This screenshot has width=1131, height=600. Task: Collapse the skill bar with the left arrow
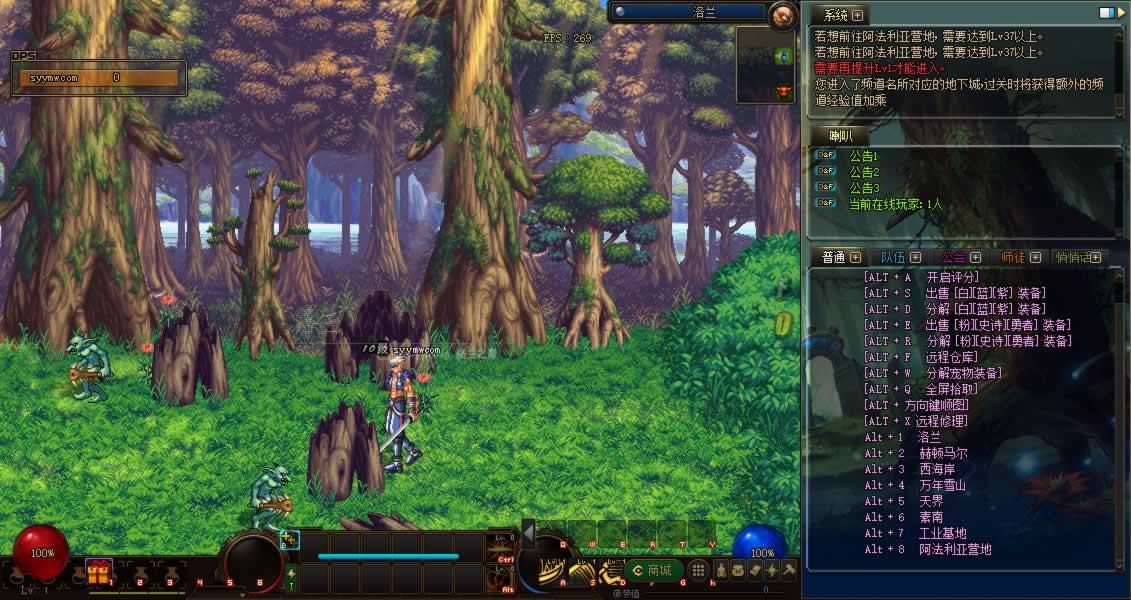coord(529,533)
